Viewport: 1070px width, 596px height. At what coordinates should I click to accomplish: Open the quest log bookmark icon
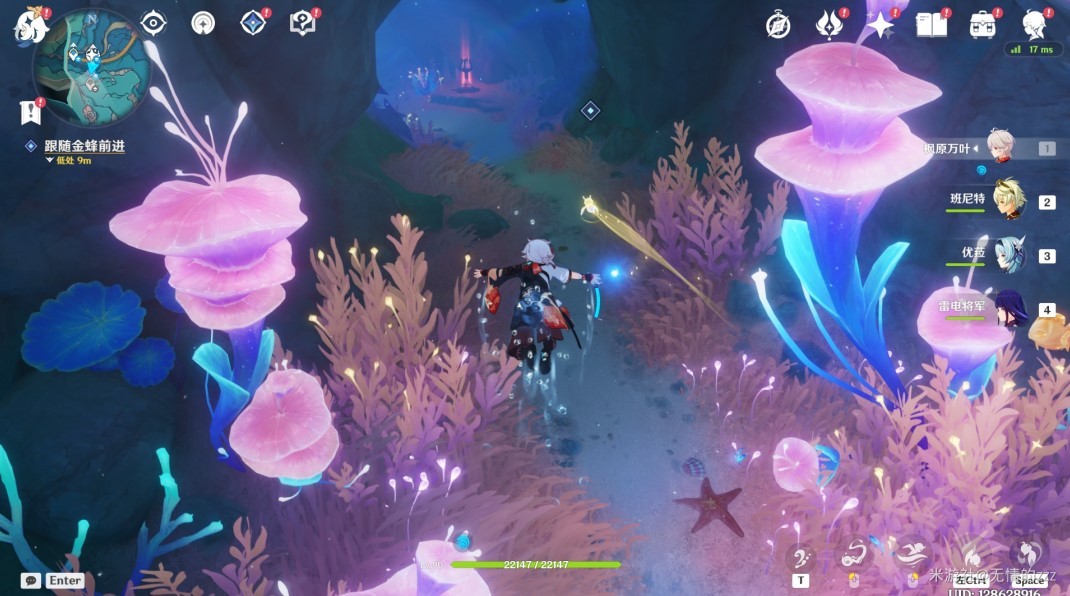[29, 113]
